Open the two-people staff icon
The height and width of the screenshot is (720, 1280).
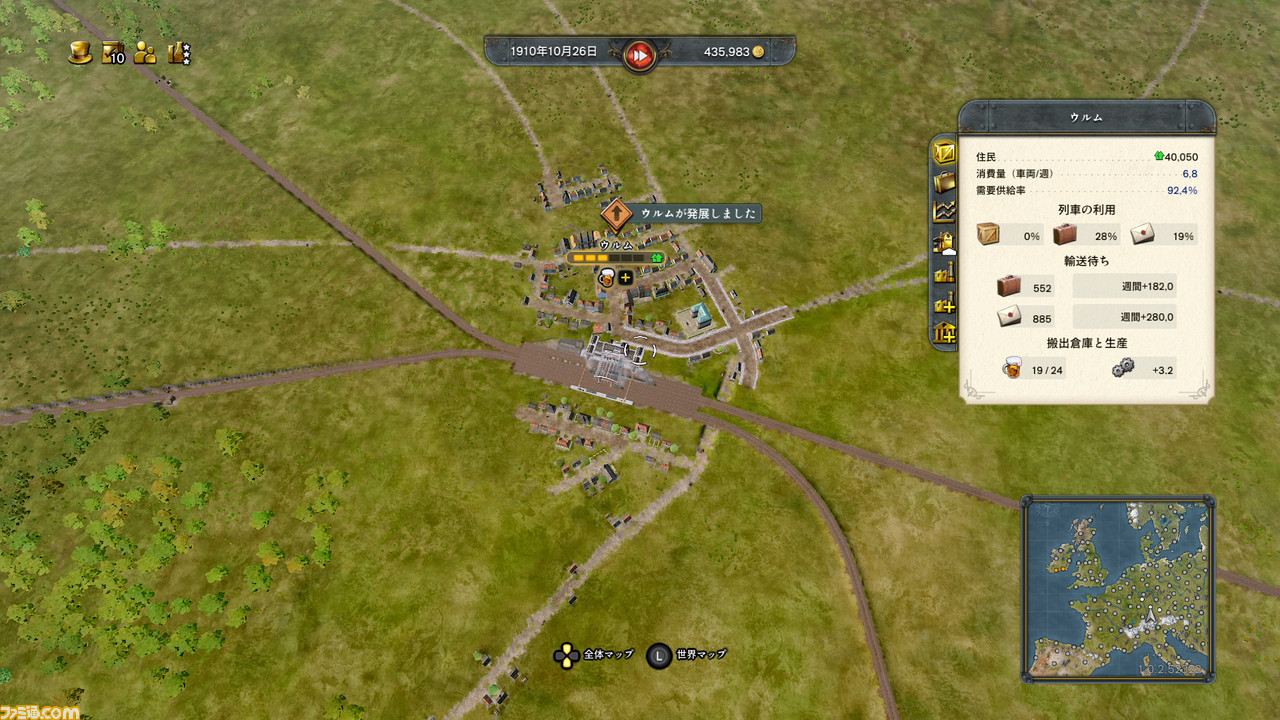[146, 52]
